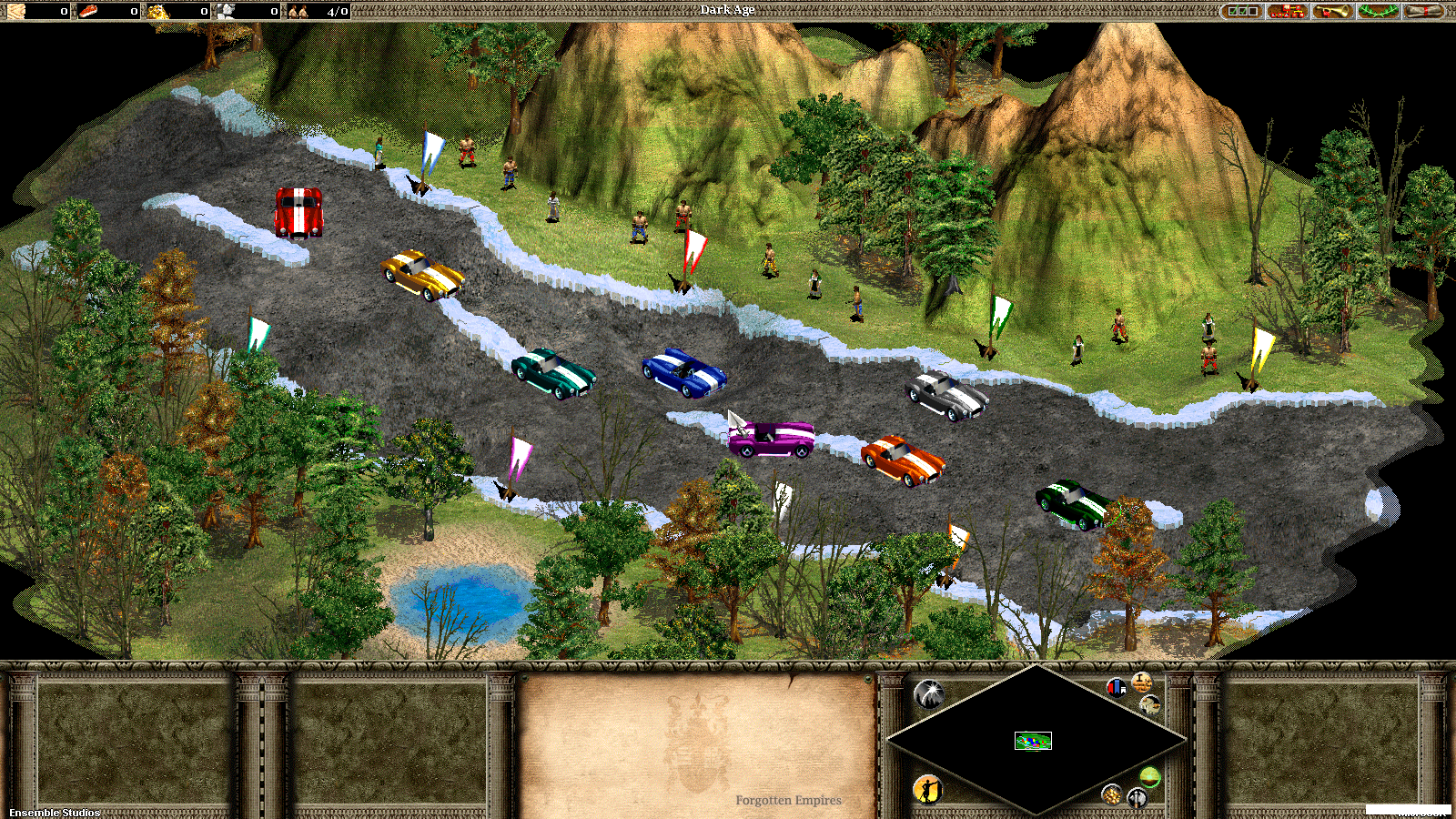Select the idle villager button
This screenshot has height=819, width=1456.
coord(927,789)
